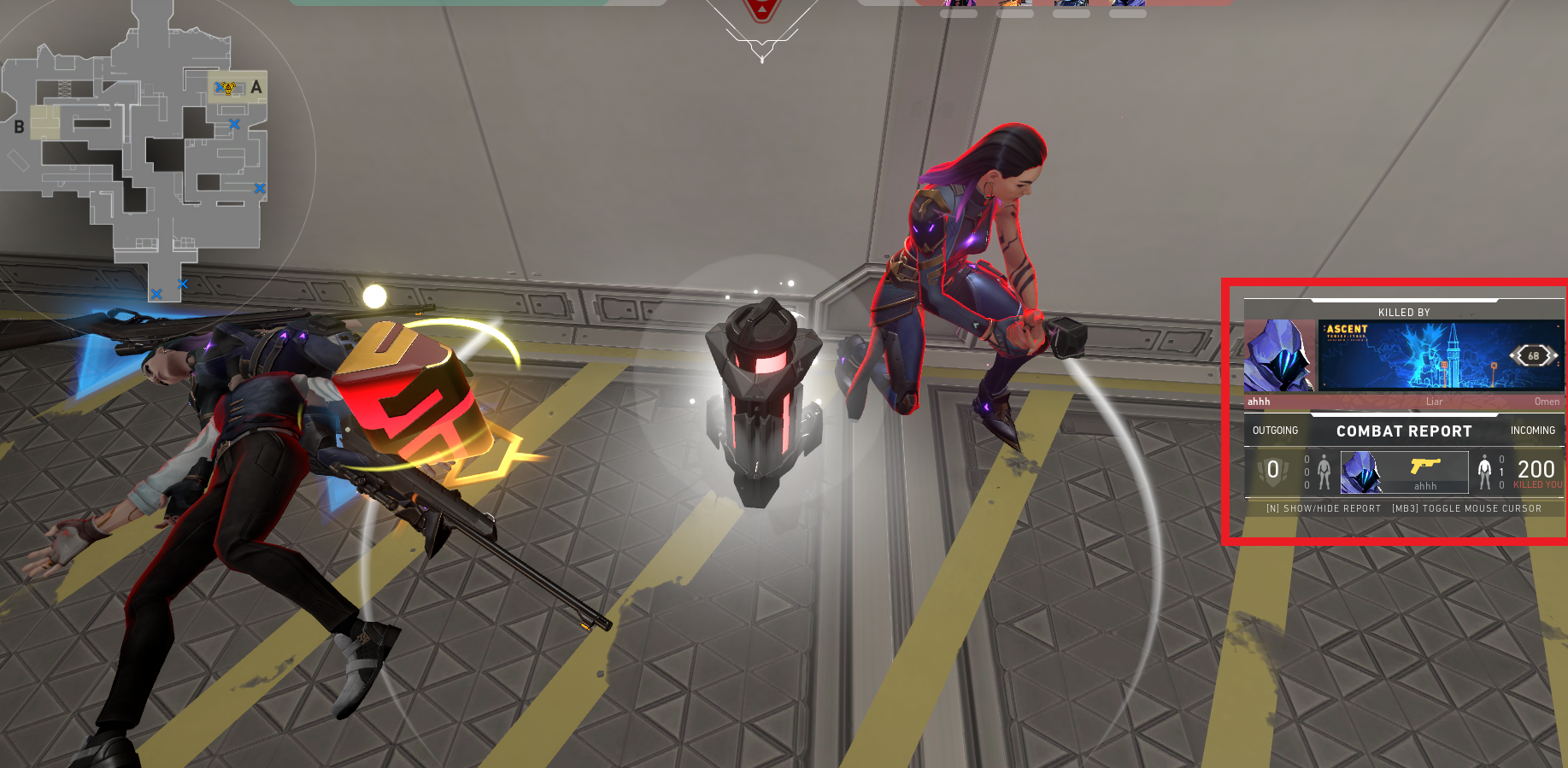Viewport: 1568px width, 768px height.
Task: Click the B site label on the minimap
Action: click(19, 127)
